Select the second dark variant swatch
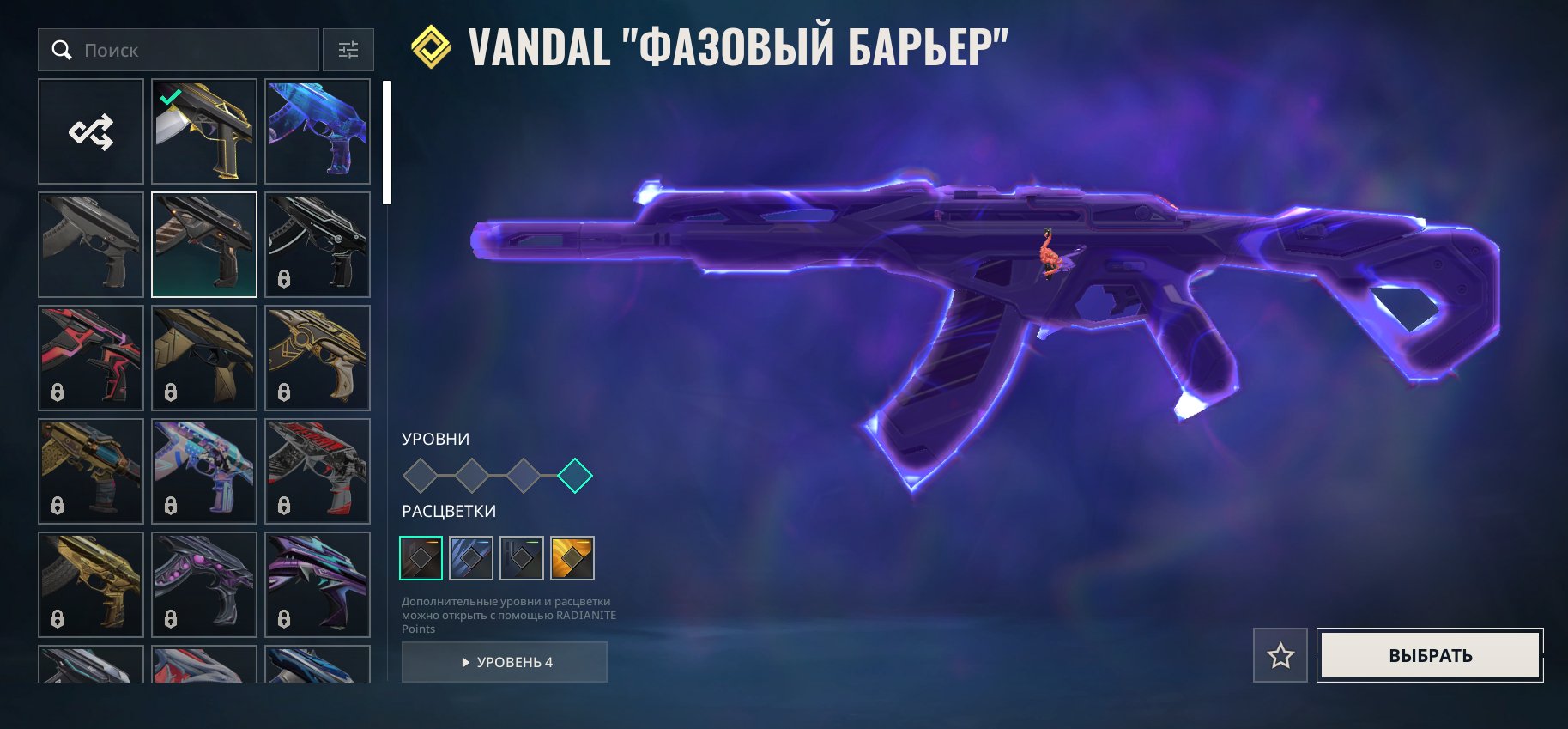Image resolution: width=1568 pixels, height=729 pixels. coord(470,557)
